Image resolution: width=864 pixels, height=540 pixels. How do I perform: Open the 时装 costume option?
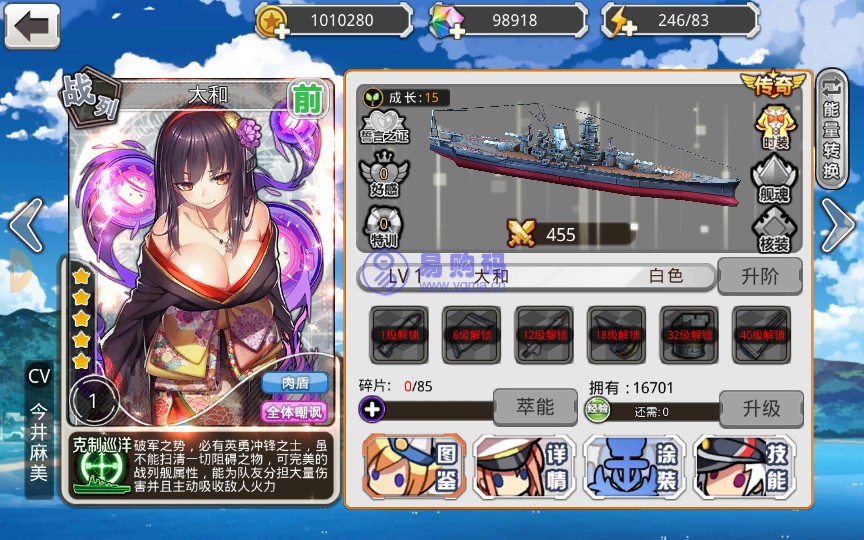point(774,125)
